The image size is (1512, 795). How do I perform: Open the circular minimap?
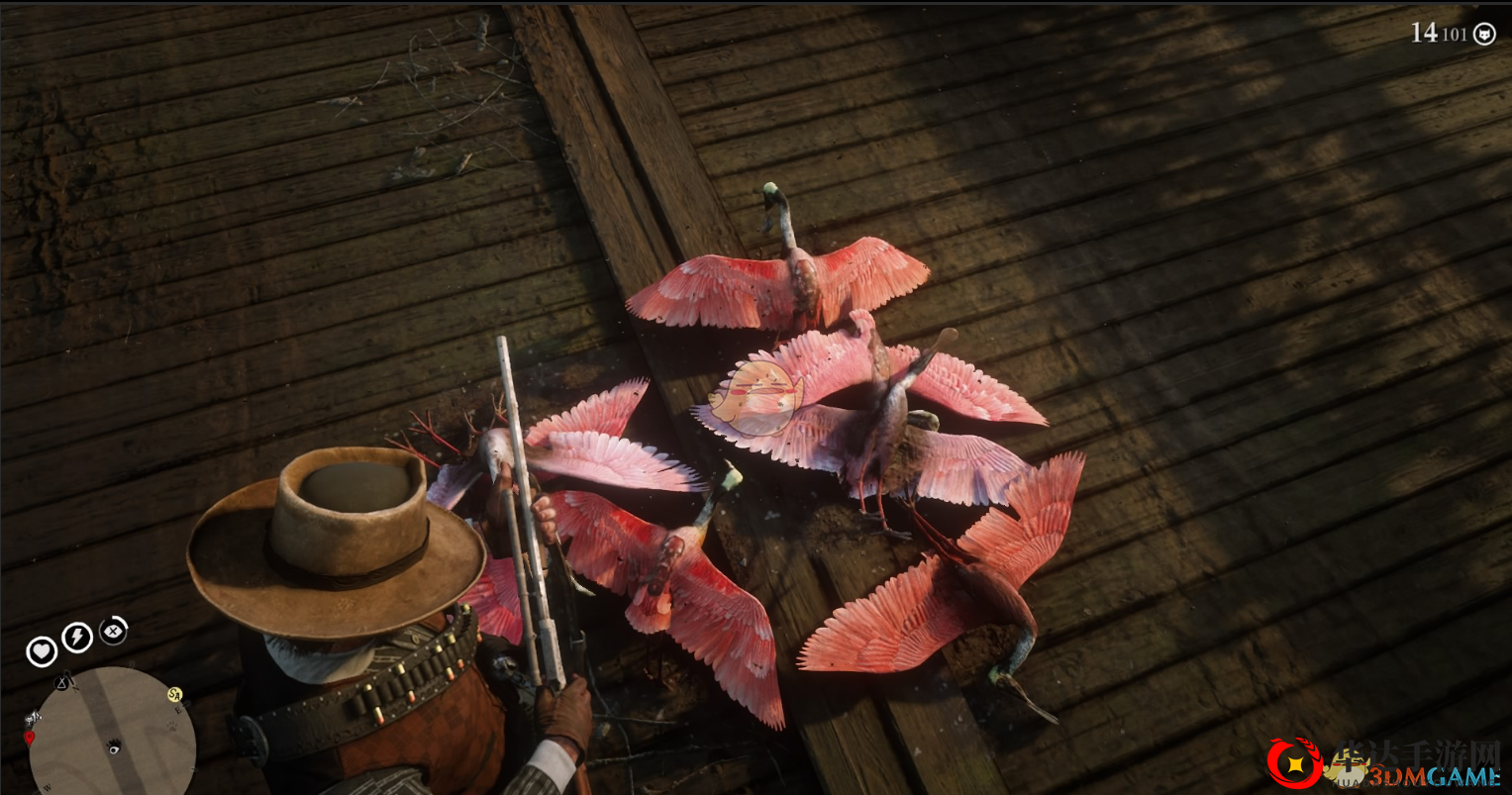(x=111, y=733)
